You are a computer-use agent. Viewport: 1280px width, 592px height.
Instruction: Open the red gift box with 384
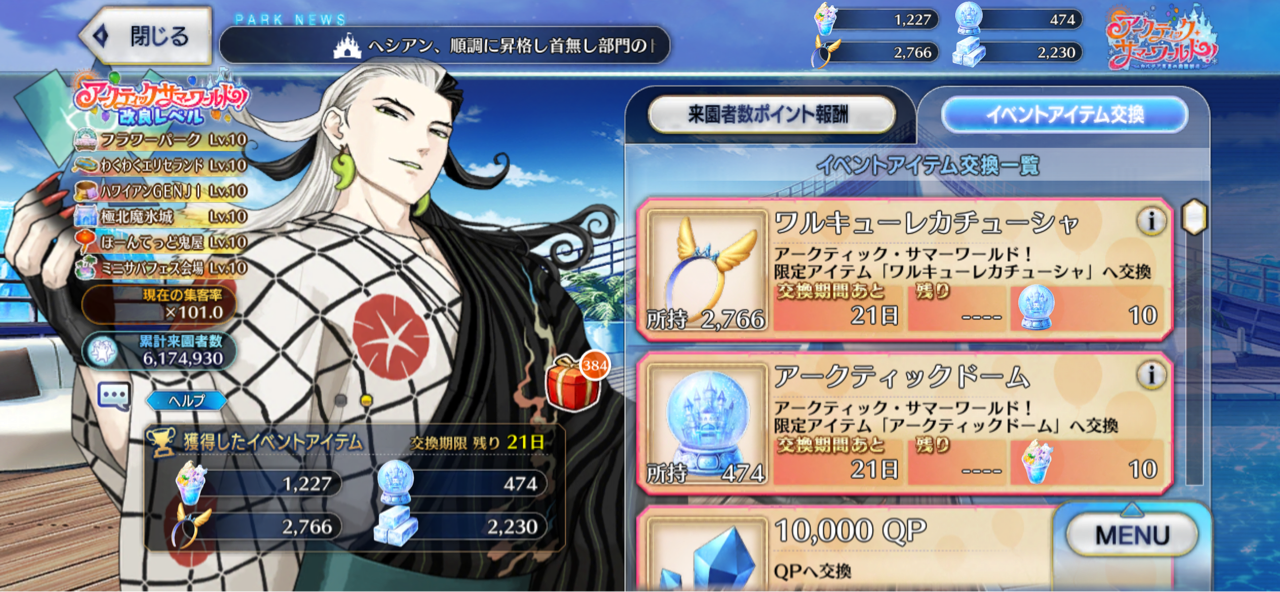(575, 381)
